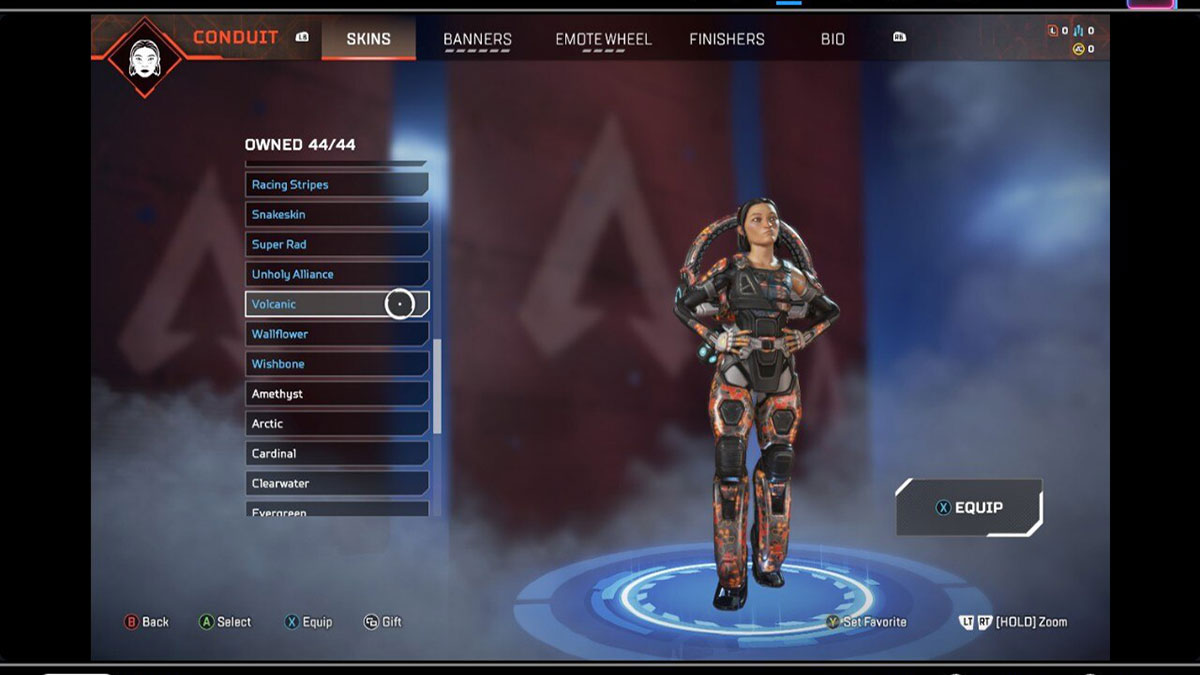Choose the Wallflower skin
Screen dimensions: 1200x675
(336, 334)
